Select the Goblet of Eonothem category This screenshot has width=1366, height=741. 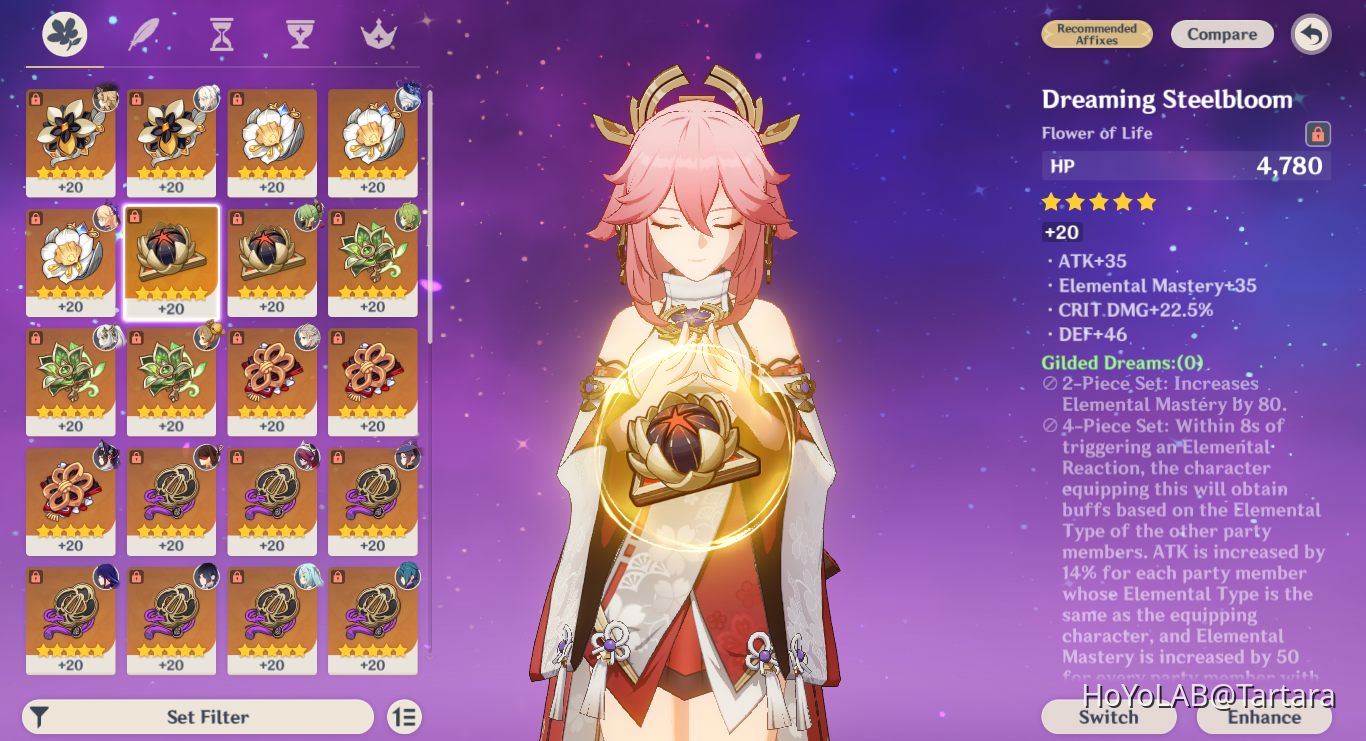[x=297, y=33]
